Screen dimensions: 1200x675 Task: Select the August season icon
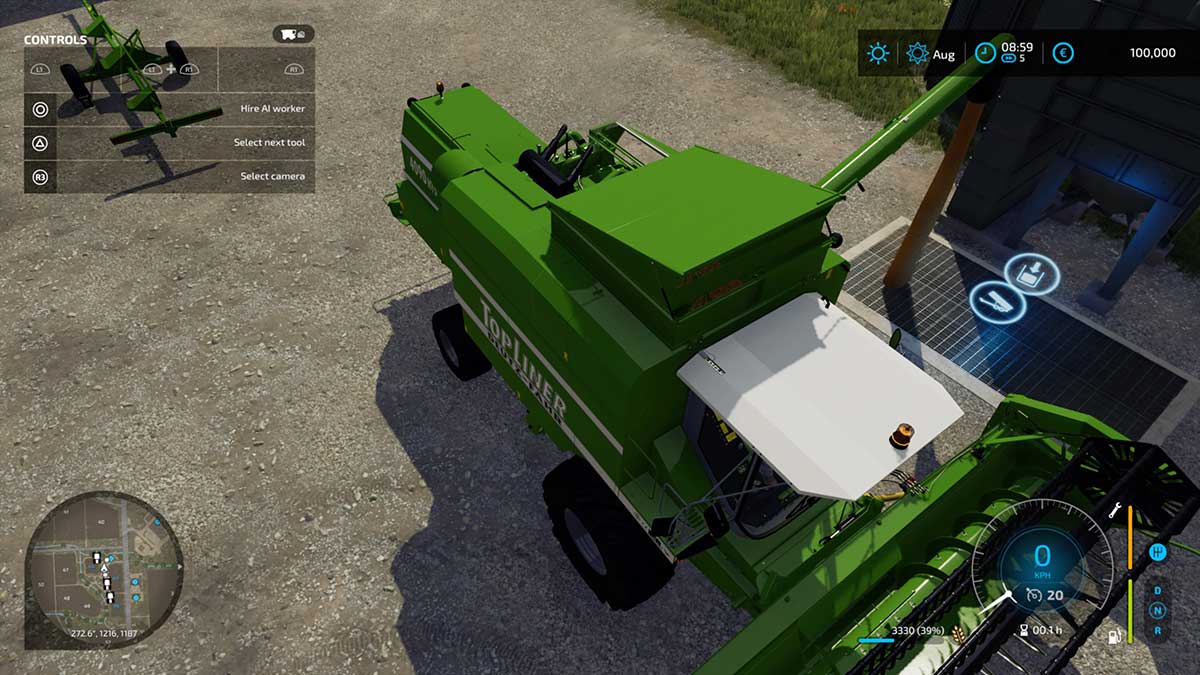click(x=917, y=53)
